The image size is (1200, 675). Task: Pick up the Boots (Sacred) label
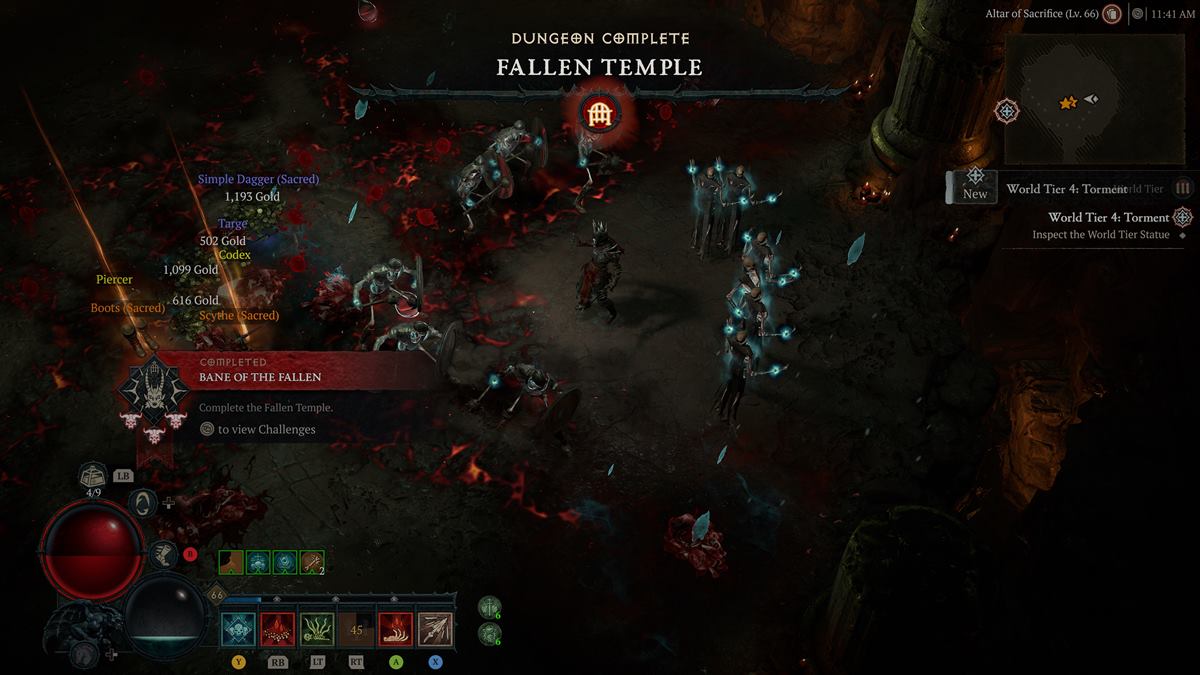click(128, 308)
